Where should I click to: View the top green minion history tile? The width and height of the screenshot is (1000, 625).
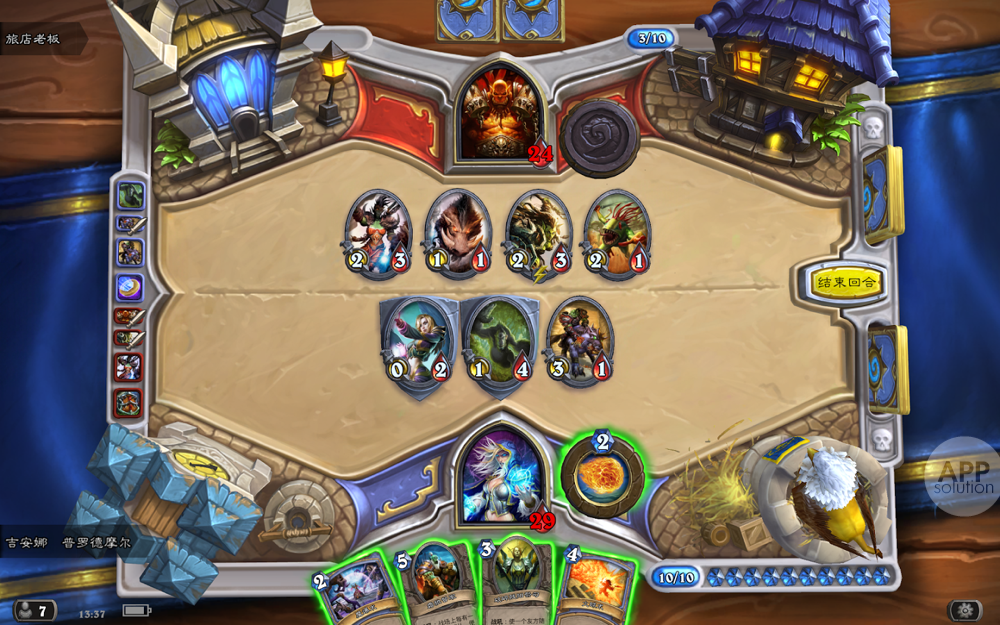[x=131, y=195]
